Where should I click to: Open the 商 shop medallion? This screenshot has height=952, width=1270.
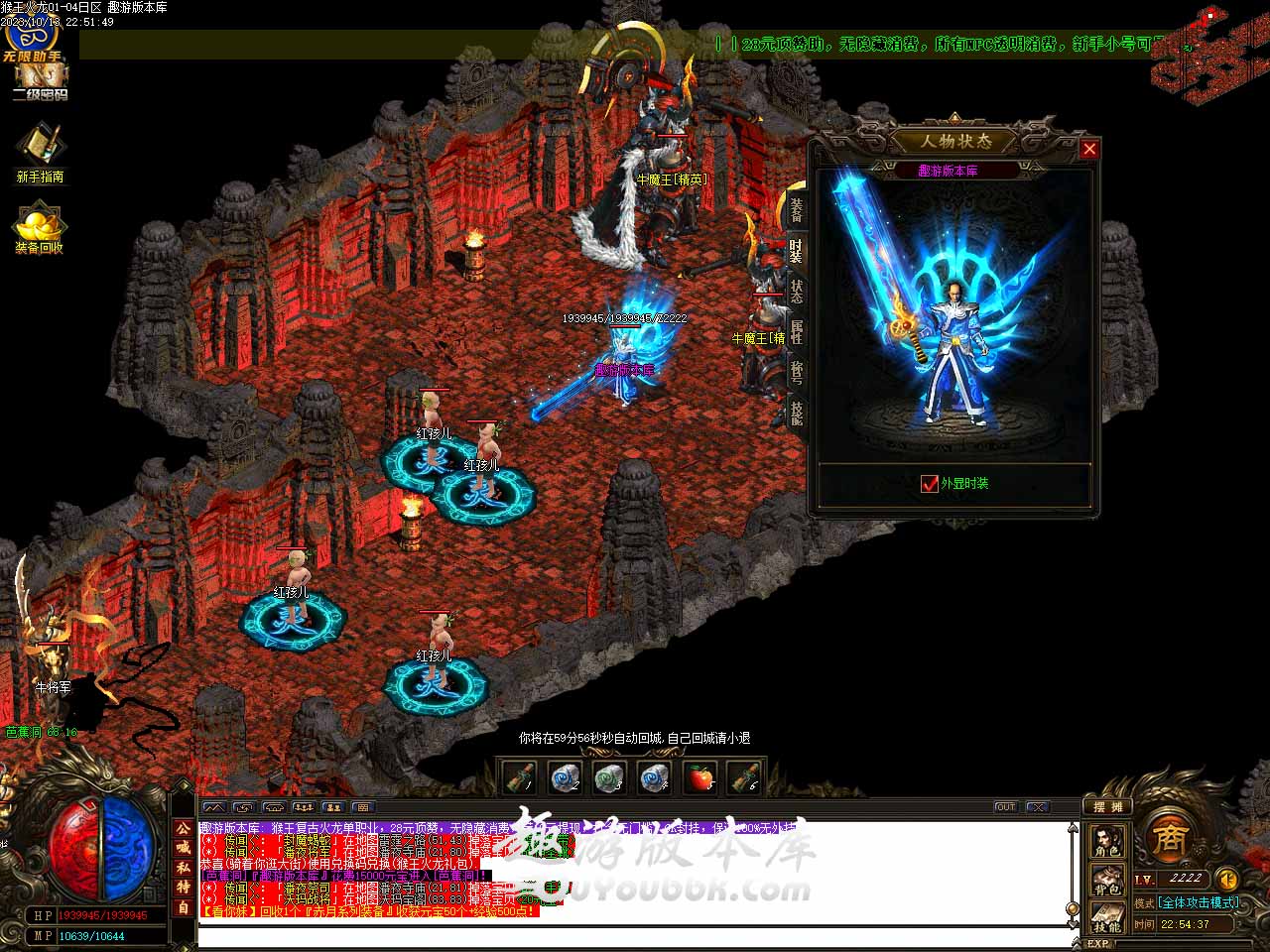coord(1169,839)
